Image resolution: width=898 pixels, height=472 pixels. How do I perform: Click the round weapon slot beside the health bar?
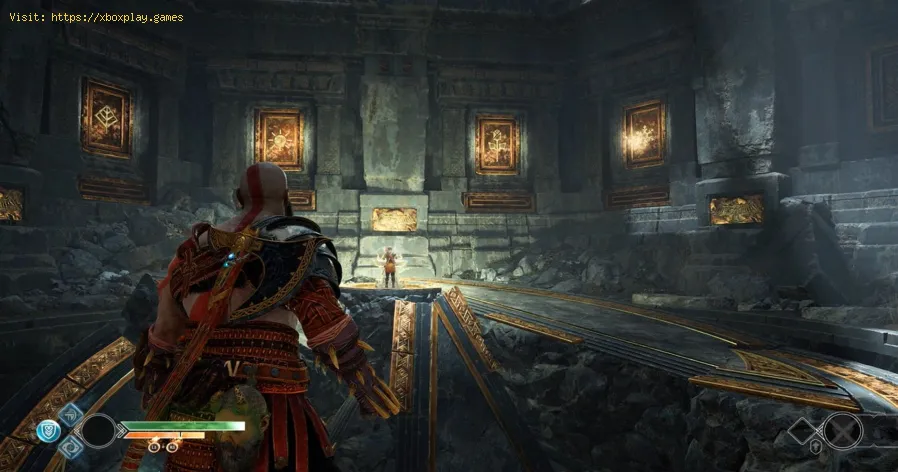pos(99,430)
